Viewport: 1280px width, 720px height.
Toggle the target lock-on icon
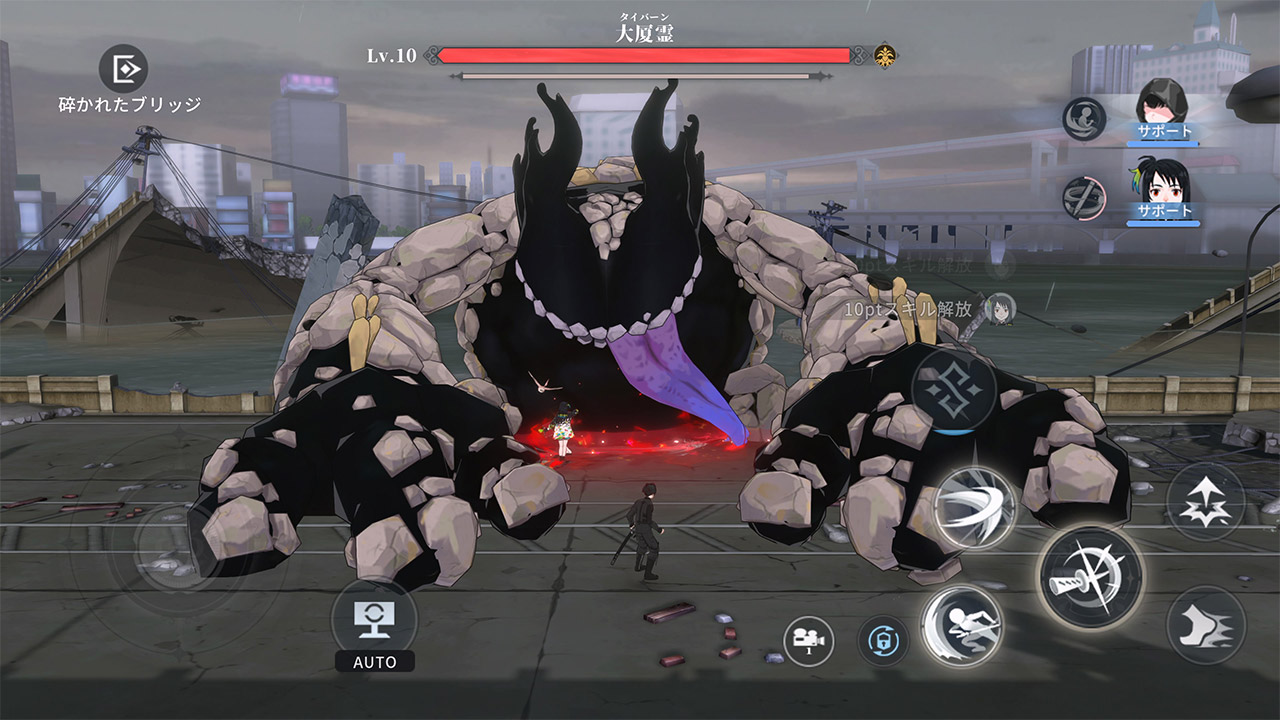(x=884, y=641)
